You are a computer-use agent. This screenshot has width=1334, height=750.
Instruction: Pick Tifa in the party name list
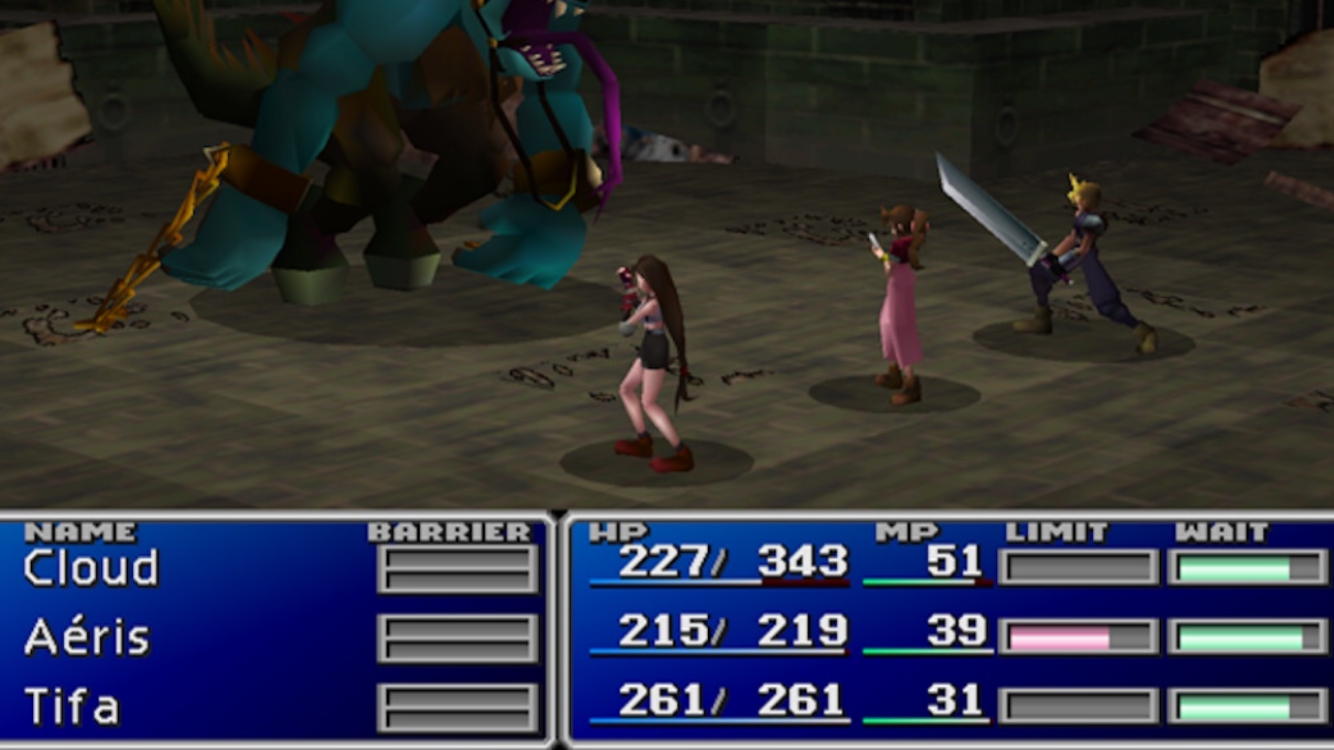tap(71, 707)
